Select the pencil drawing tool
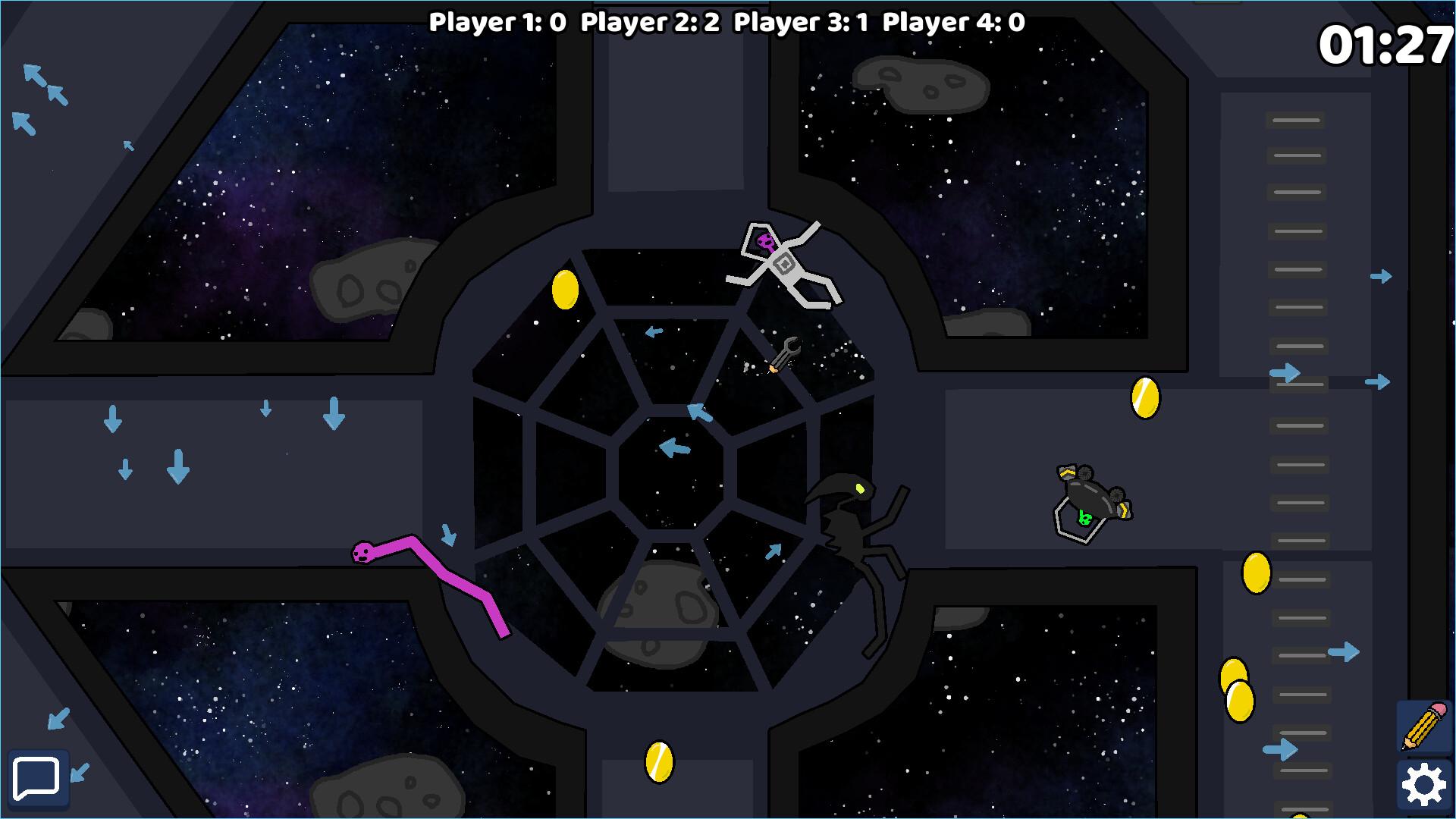 coord(1424,726)
